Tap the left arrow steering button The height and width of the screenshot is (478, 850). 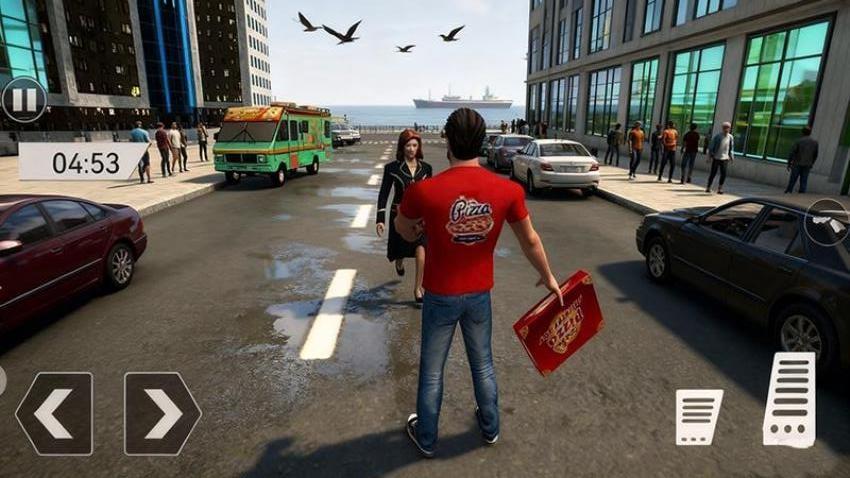[54, 414]
